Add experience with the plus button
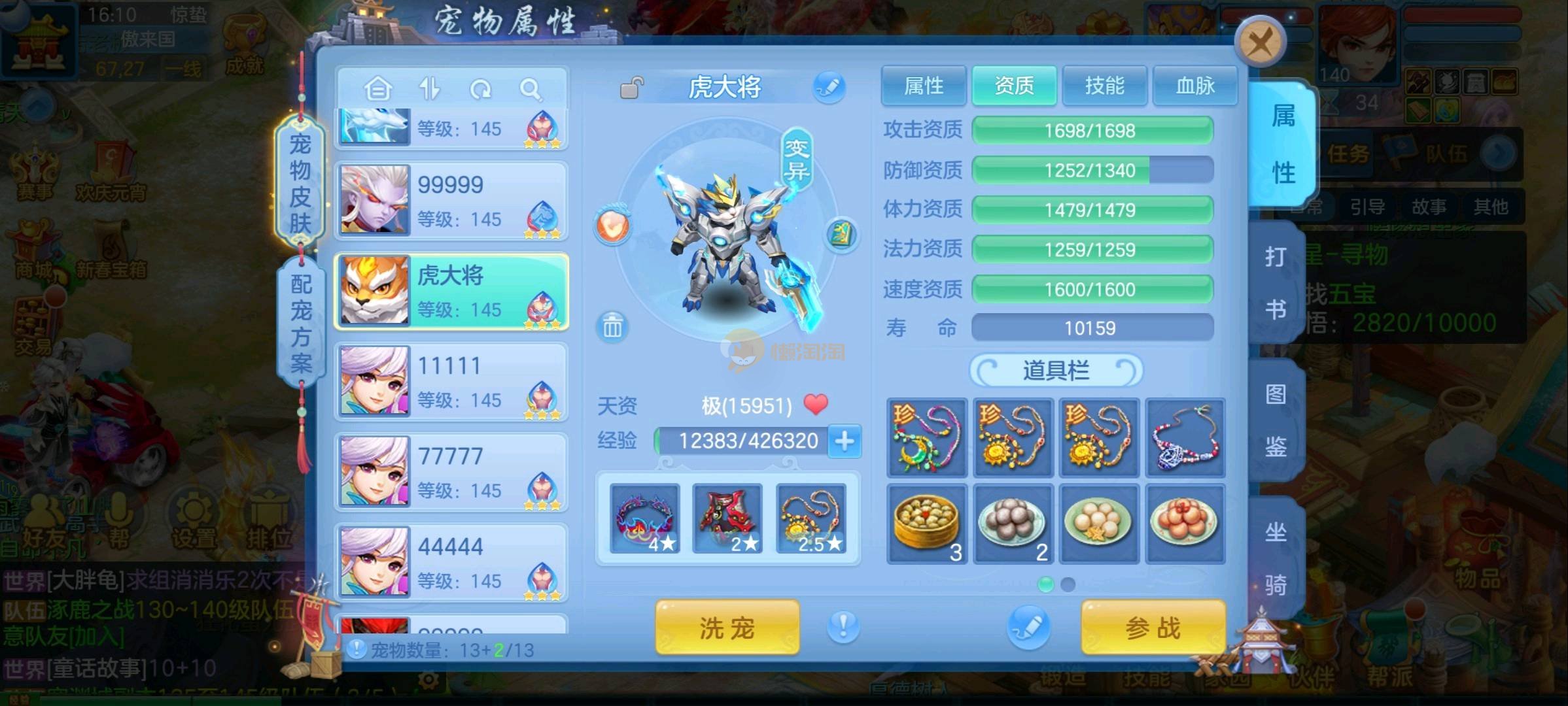This screenshot has width=1568, height=706. click(x=844, y=441)
